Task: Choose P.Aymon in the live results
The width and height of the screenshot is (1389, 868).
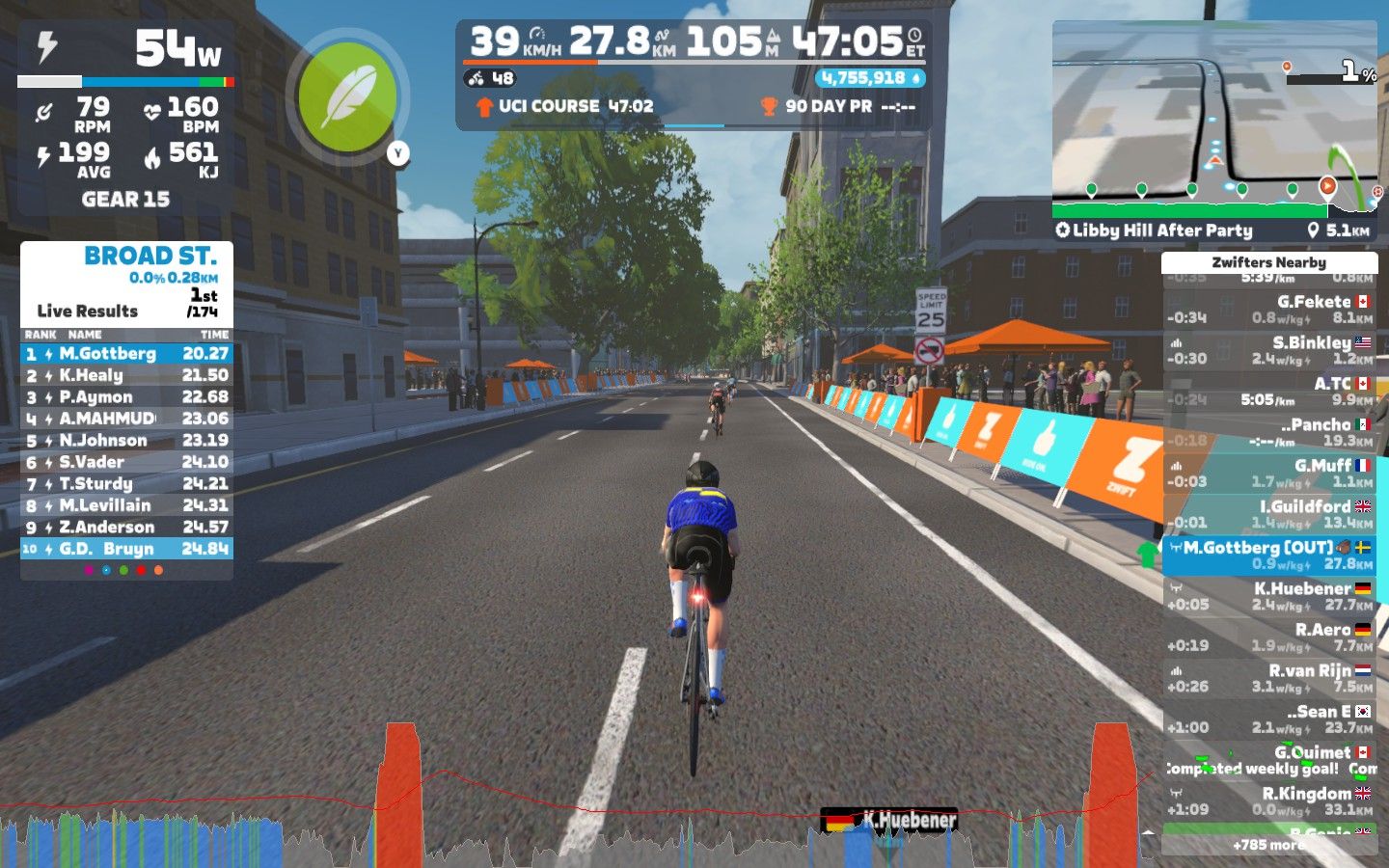Action: point(126,397)
